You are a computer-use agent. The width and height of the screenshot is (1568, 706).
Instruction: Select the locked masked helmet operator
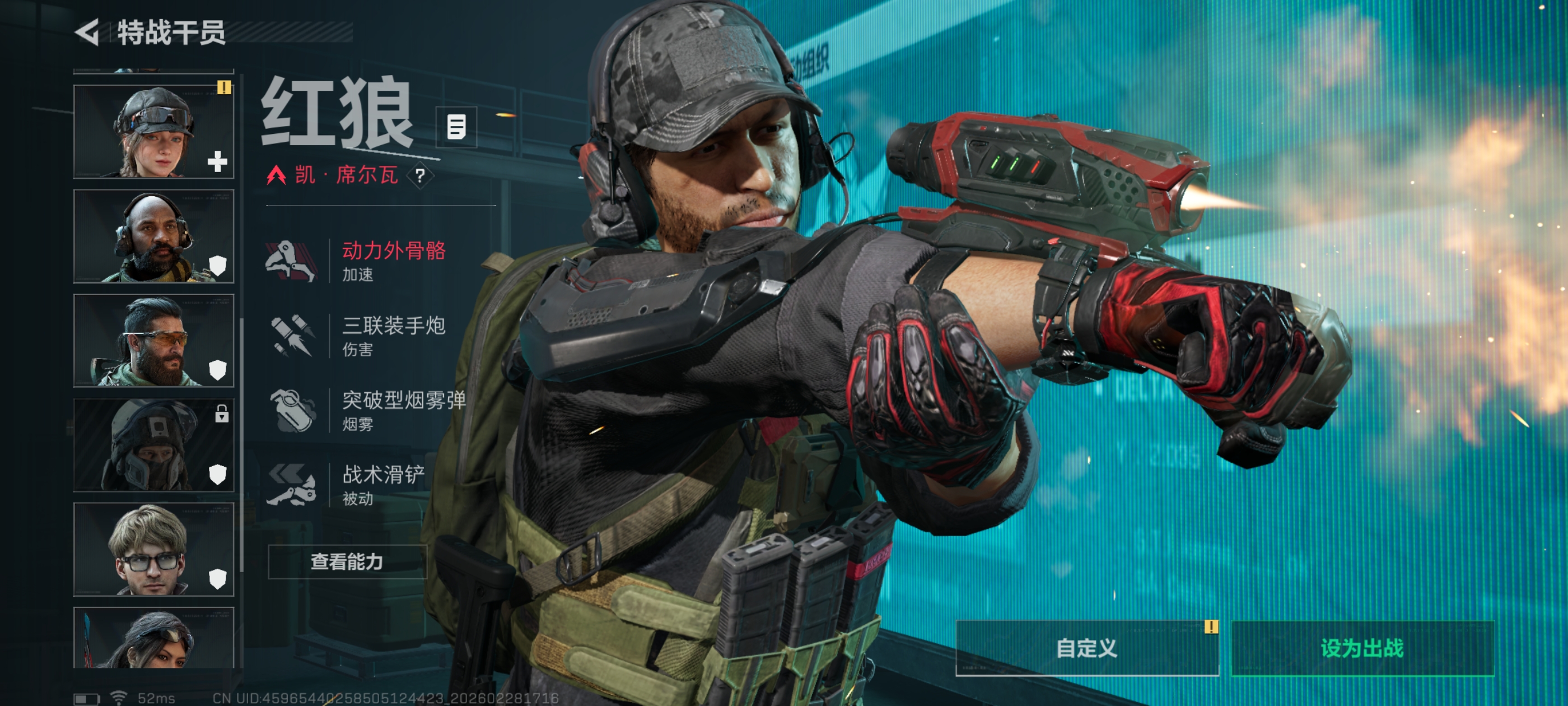pos(153,445)
